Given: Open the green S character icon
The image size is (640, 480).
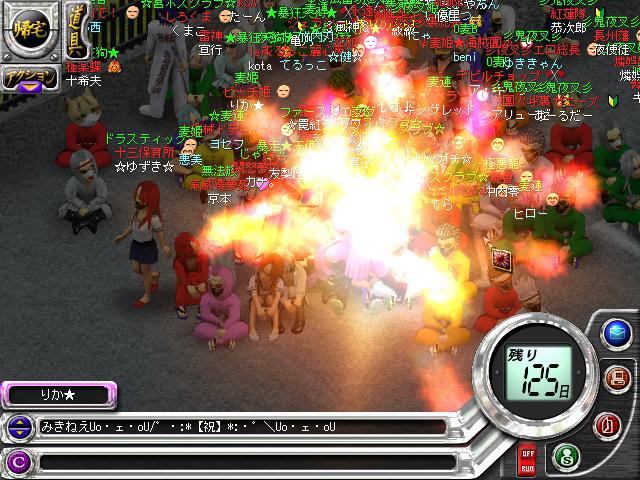Looking at the screenshot, I should (x=566, y=457).
